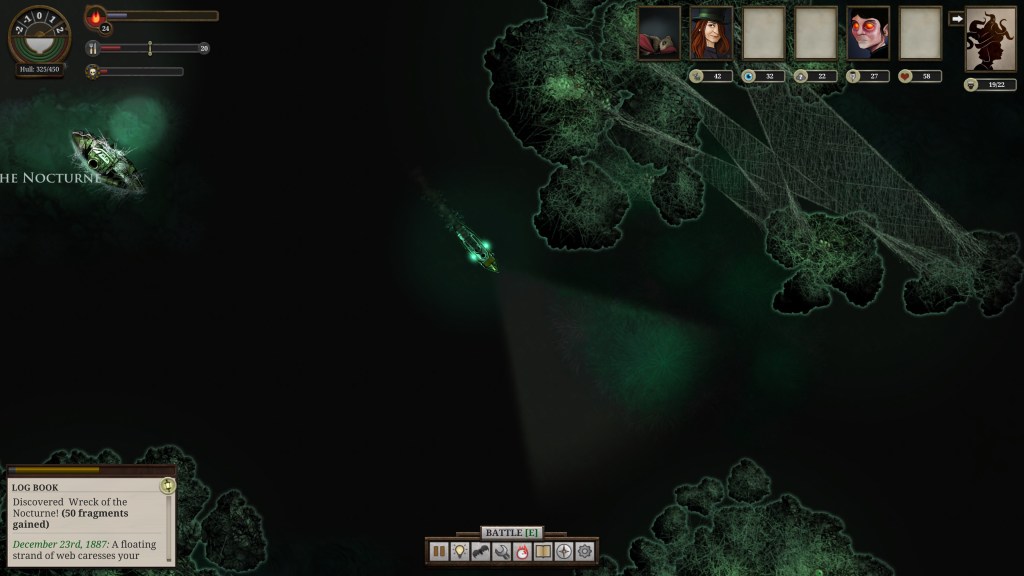Pause the game with the toolbar pause button
The height and width of the screenshot is (576, 1024).
pyautogui.click(x=439, y=551)
